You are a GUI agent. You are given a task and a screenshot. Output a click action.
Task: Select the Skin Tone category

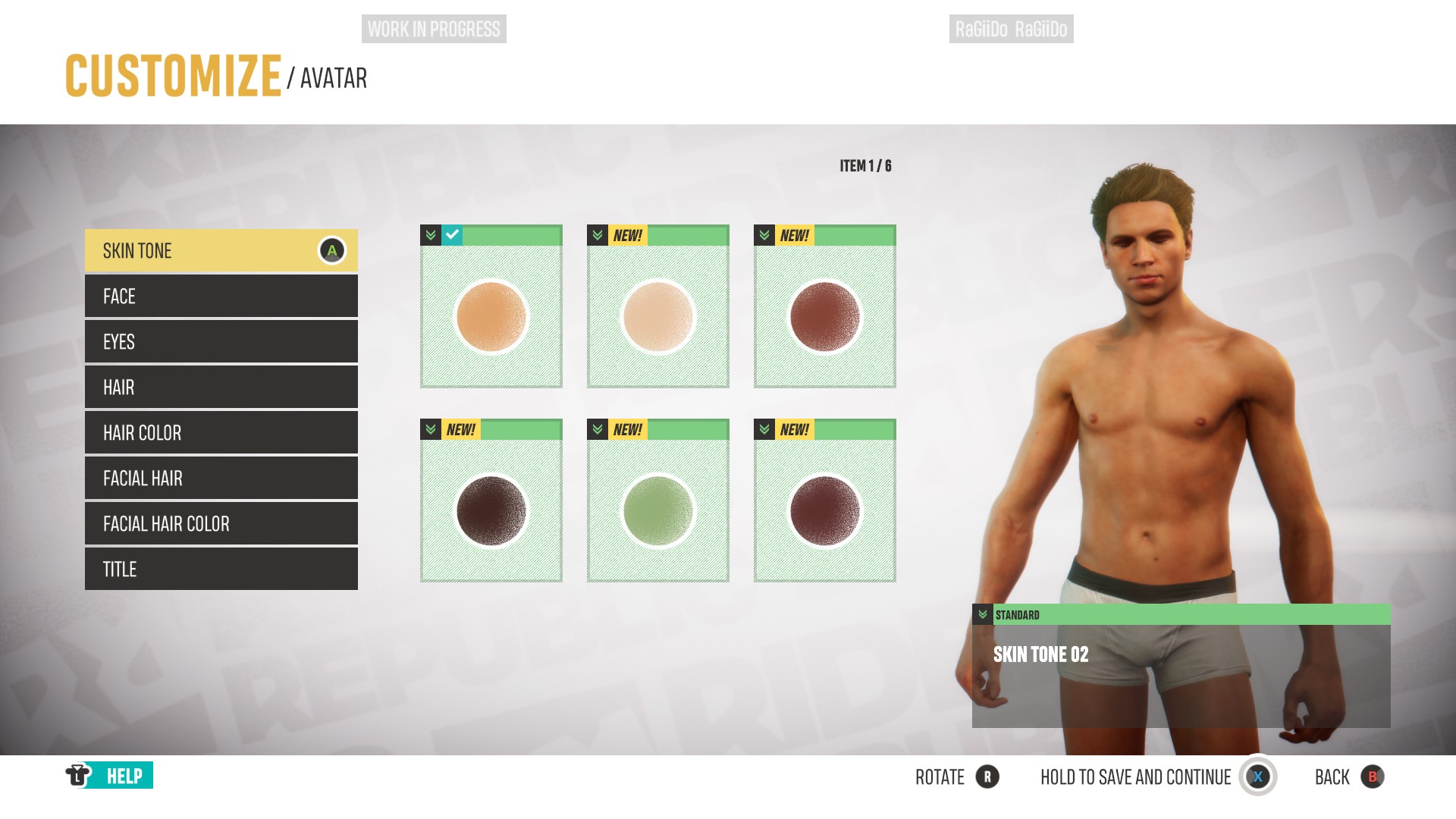[221, 251]
